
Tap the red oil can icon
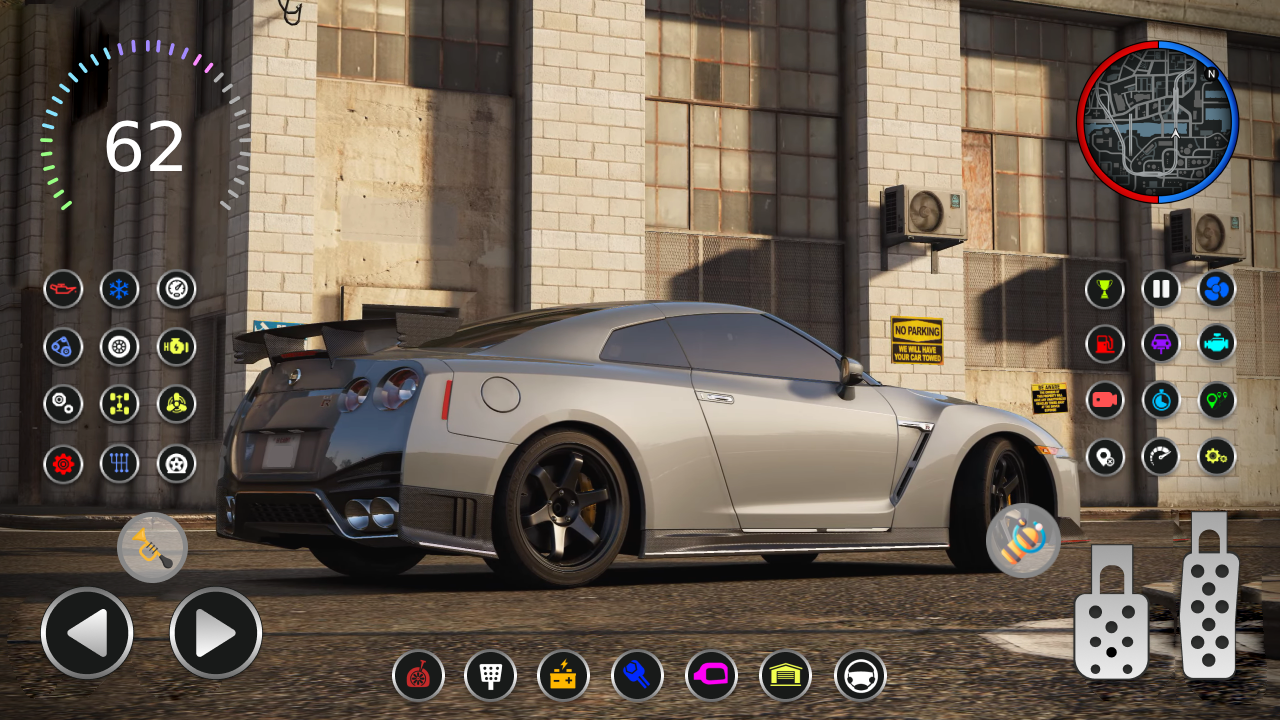coord(63,290)
